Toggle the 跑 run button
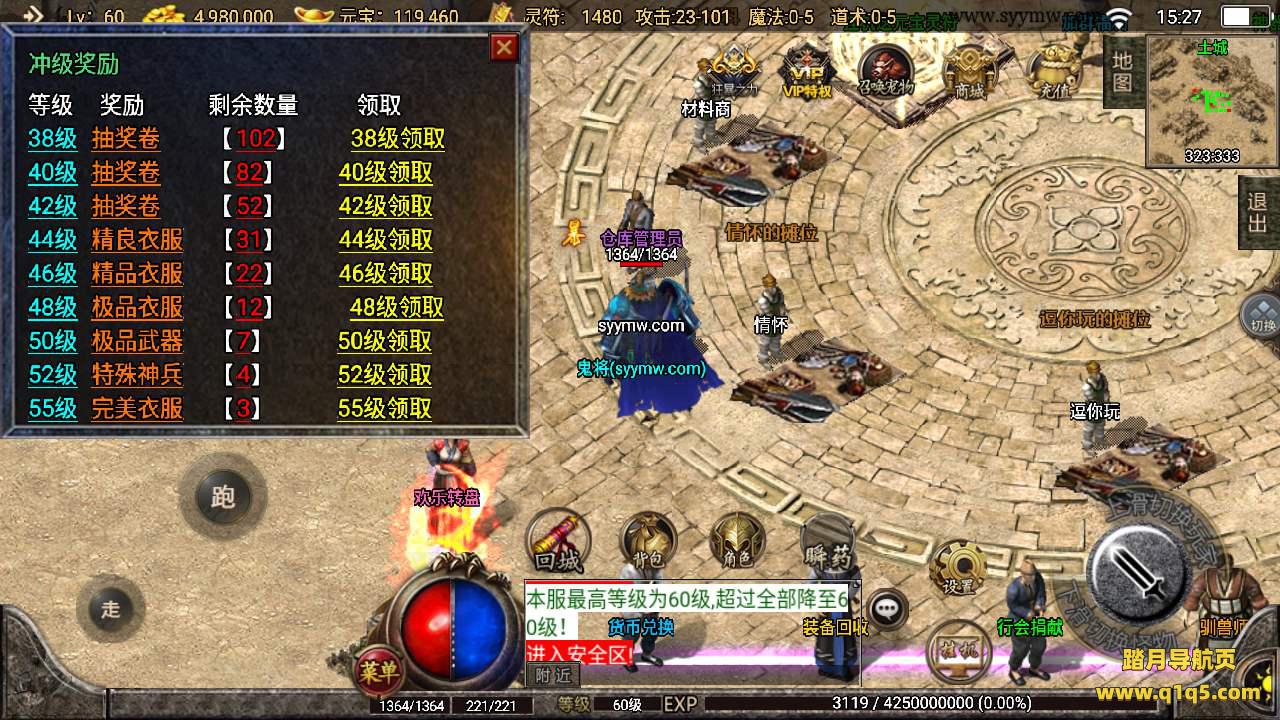 [222, 497]
